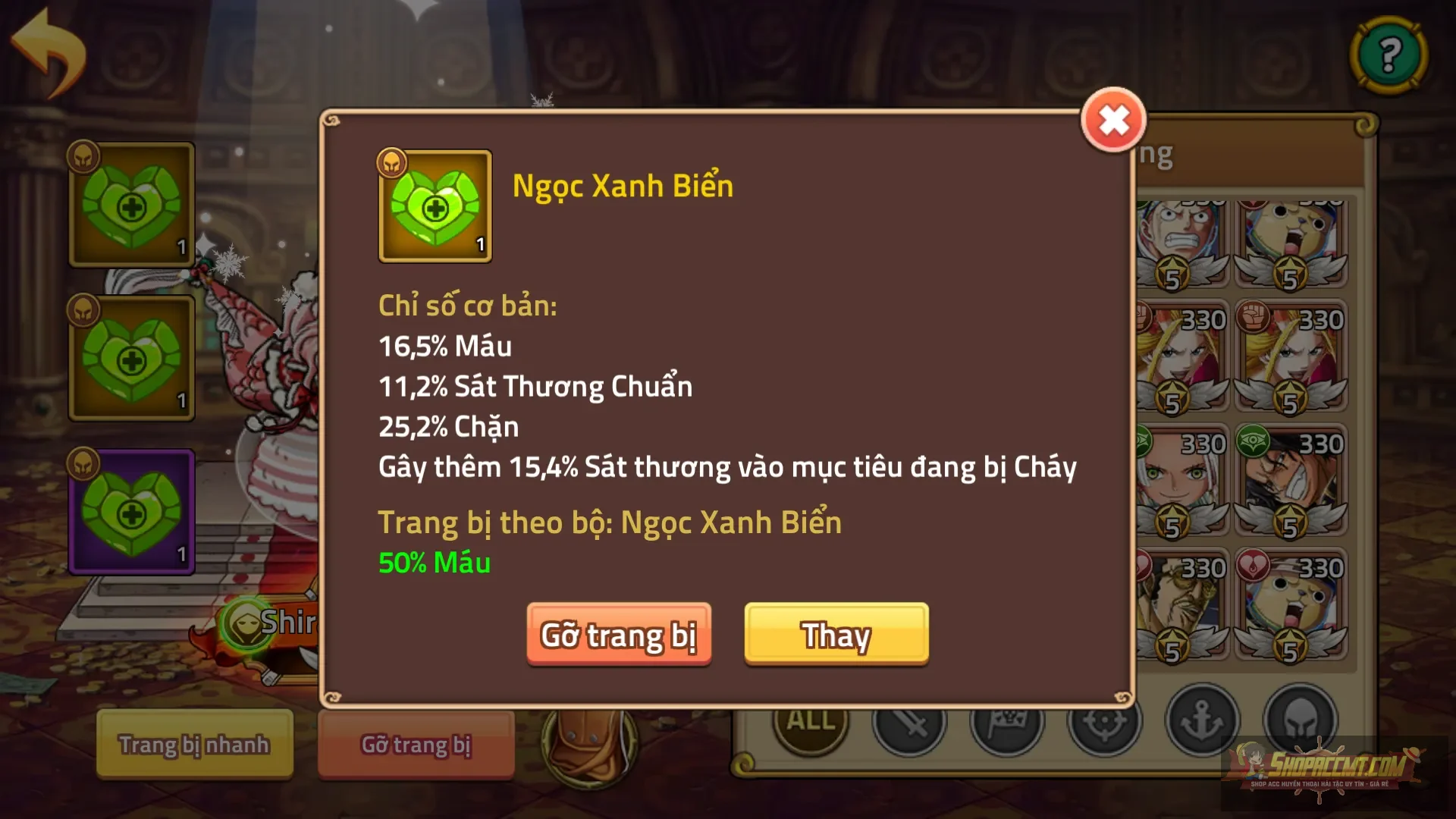
Task: Choose the yellow Thay button
Action: point(836,635)
